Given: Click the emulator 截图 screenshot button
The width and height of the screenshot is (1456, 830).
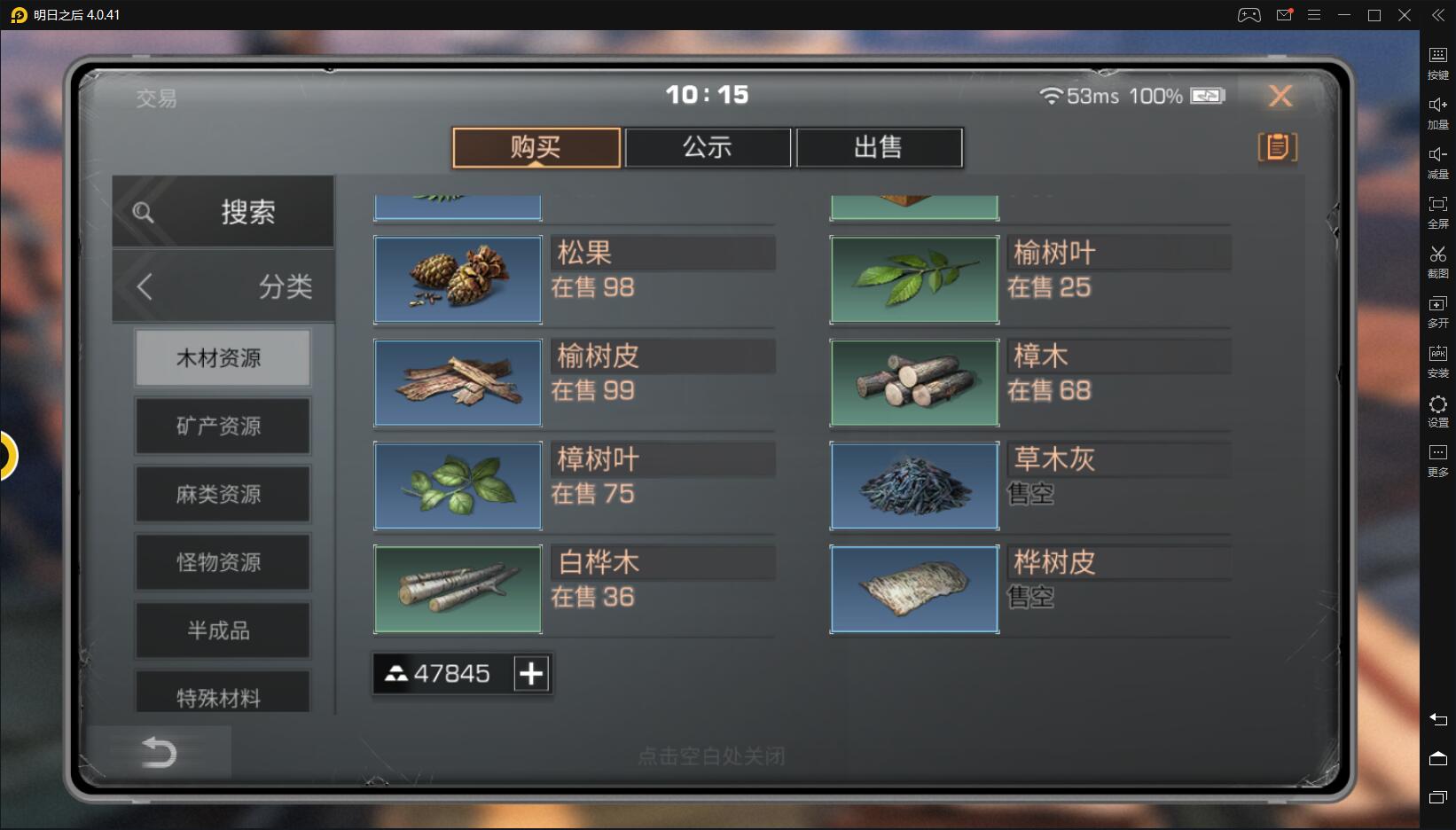Looking at the screenshot, I should pyautogui.click(x=1437, y=261).
